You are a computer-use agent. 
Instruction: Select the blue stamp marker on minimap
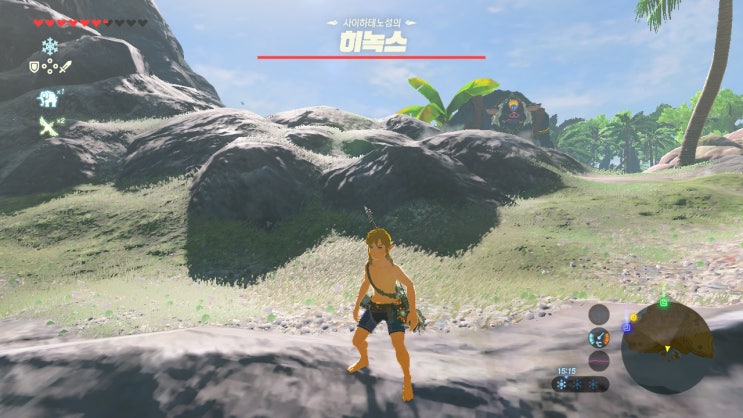627,327
